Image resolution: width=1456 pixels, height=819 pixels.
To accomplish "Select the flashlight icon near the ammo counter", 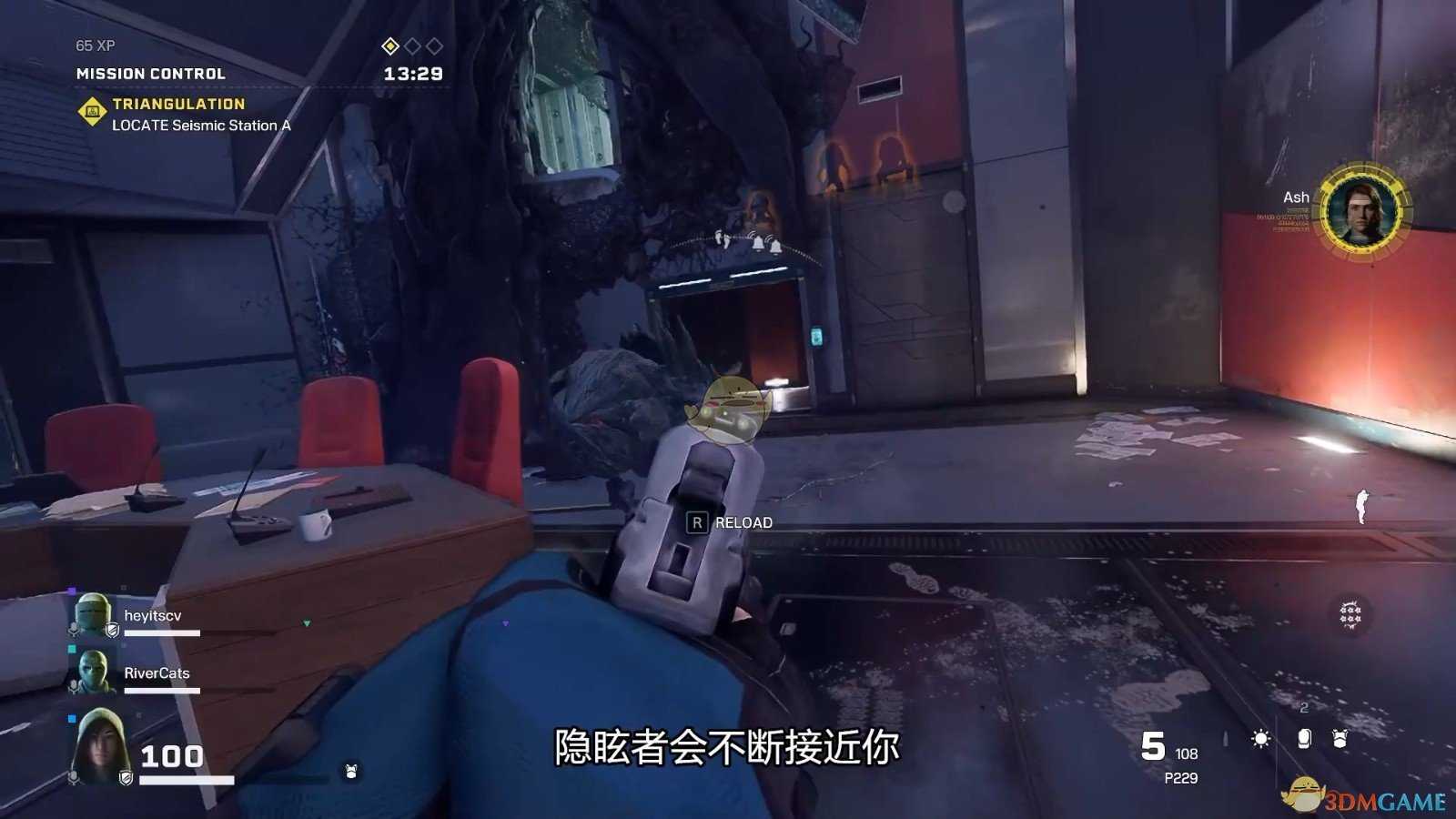I will (x=1260, y=739).
